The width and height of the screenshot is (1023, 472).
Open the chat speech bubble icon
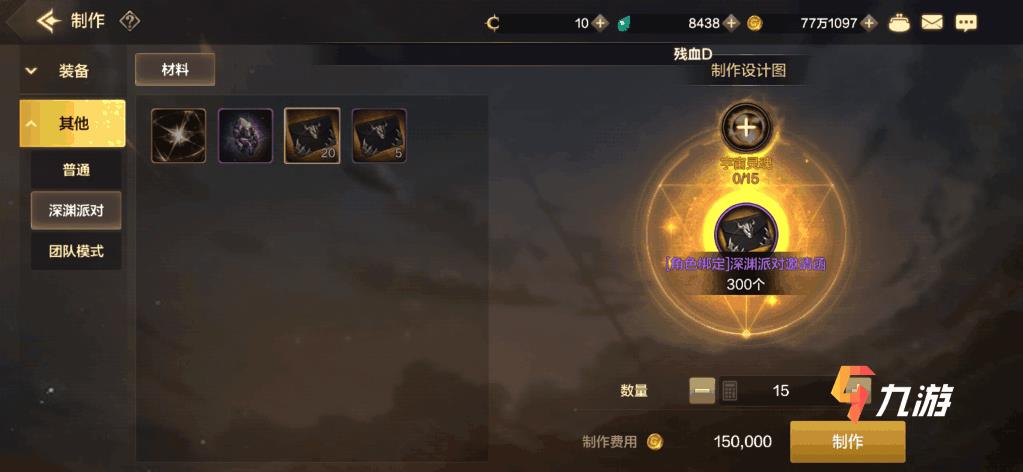(x=965, y=22)
